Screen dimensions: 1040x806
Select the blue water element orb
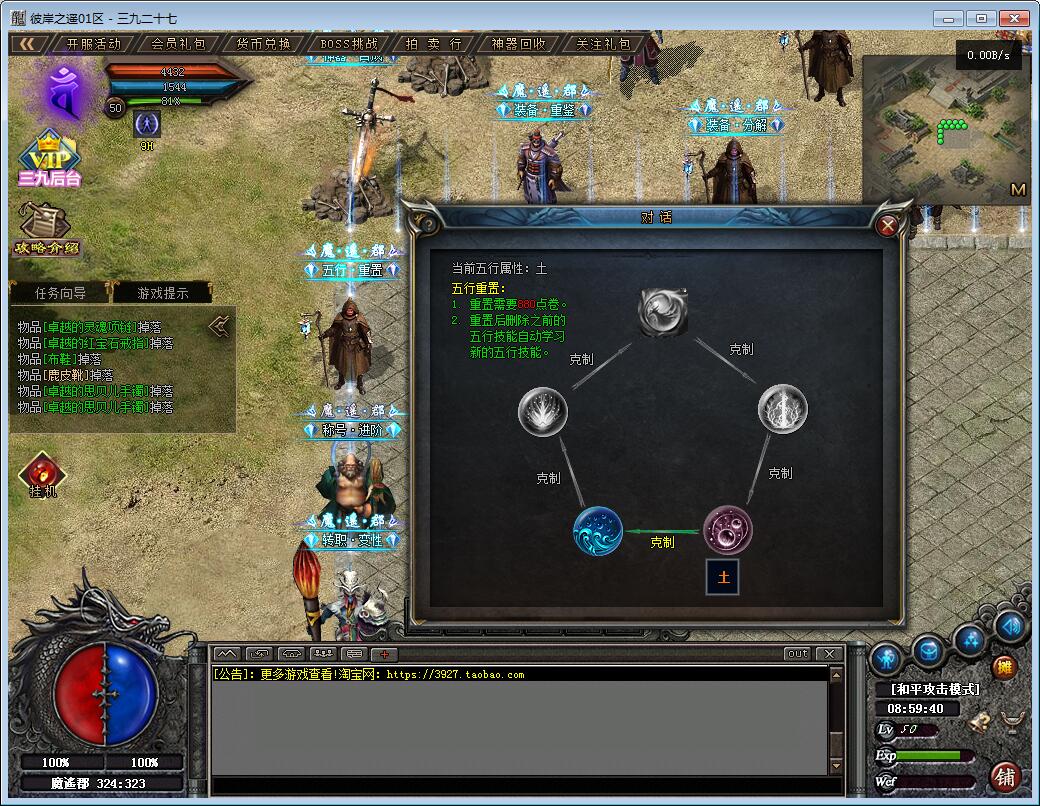coord(598,531)
